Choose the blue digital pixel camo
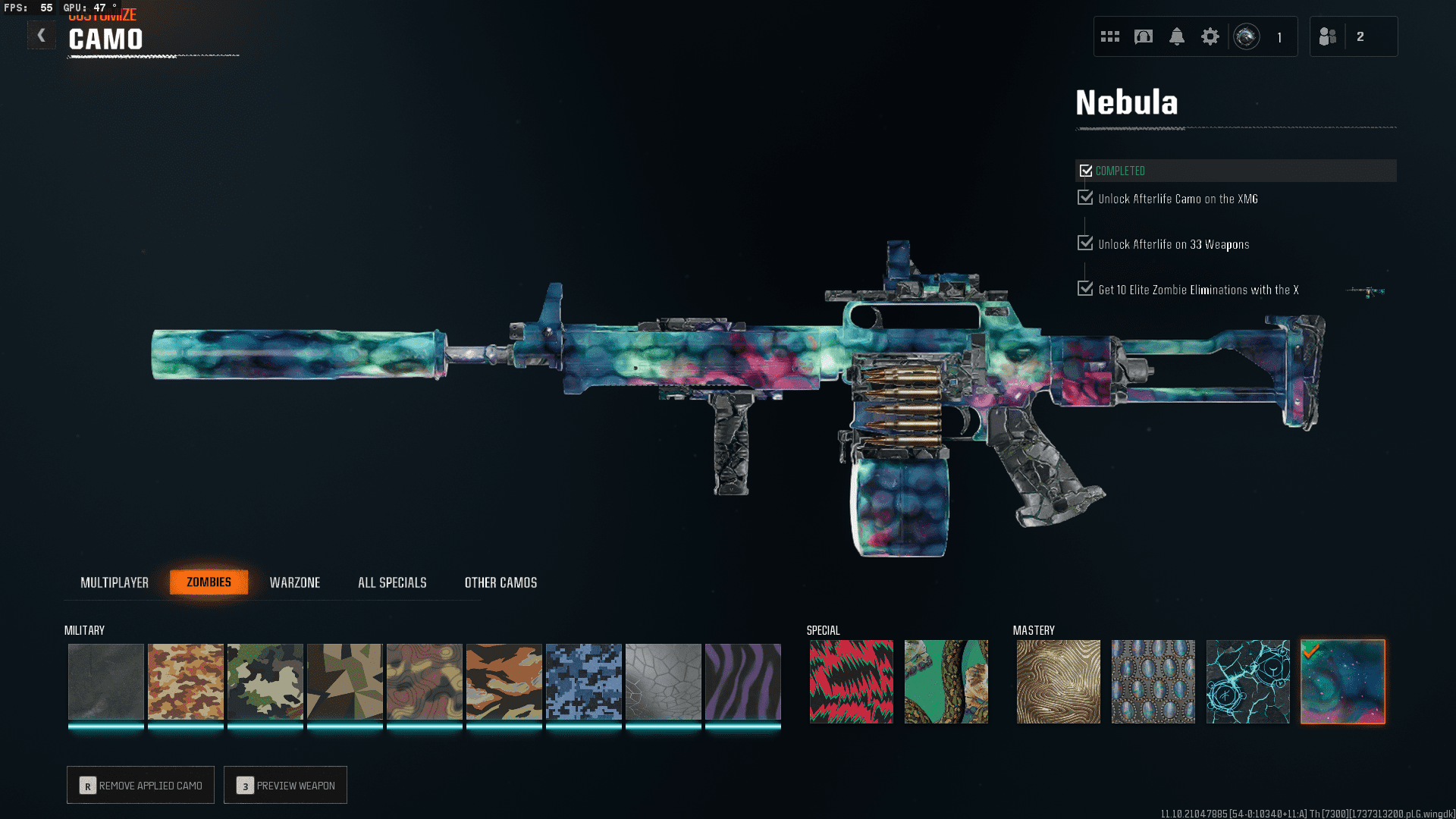Viewport: 1456px width, 819px height. point(583,681)
